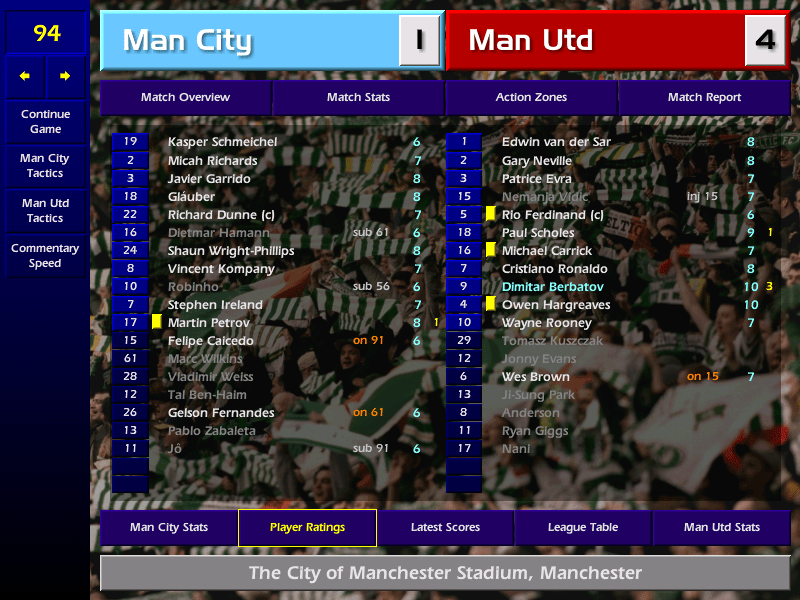800x600 pixels.
Task: Click Wayne Rooney's player row
Action: (546, 323)
